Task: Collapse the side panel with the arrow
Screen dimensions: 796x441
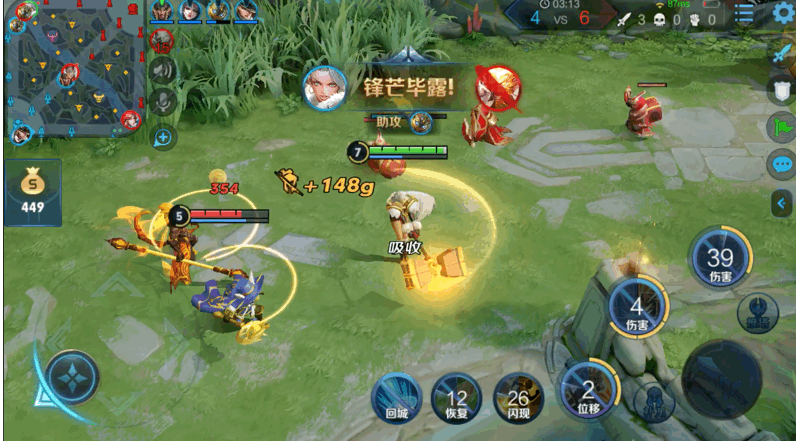Action: (781, 203)
